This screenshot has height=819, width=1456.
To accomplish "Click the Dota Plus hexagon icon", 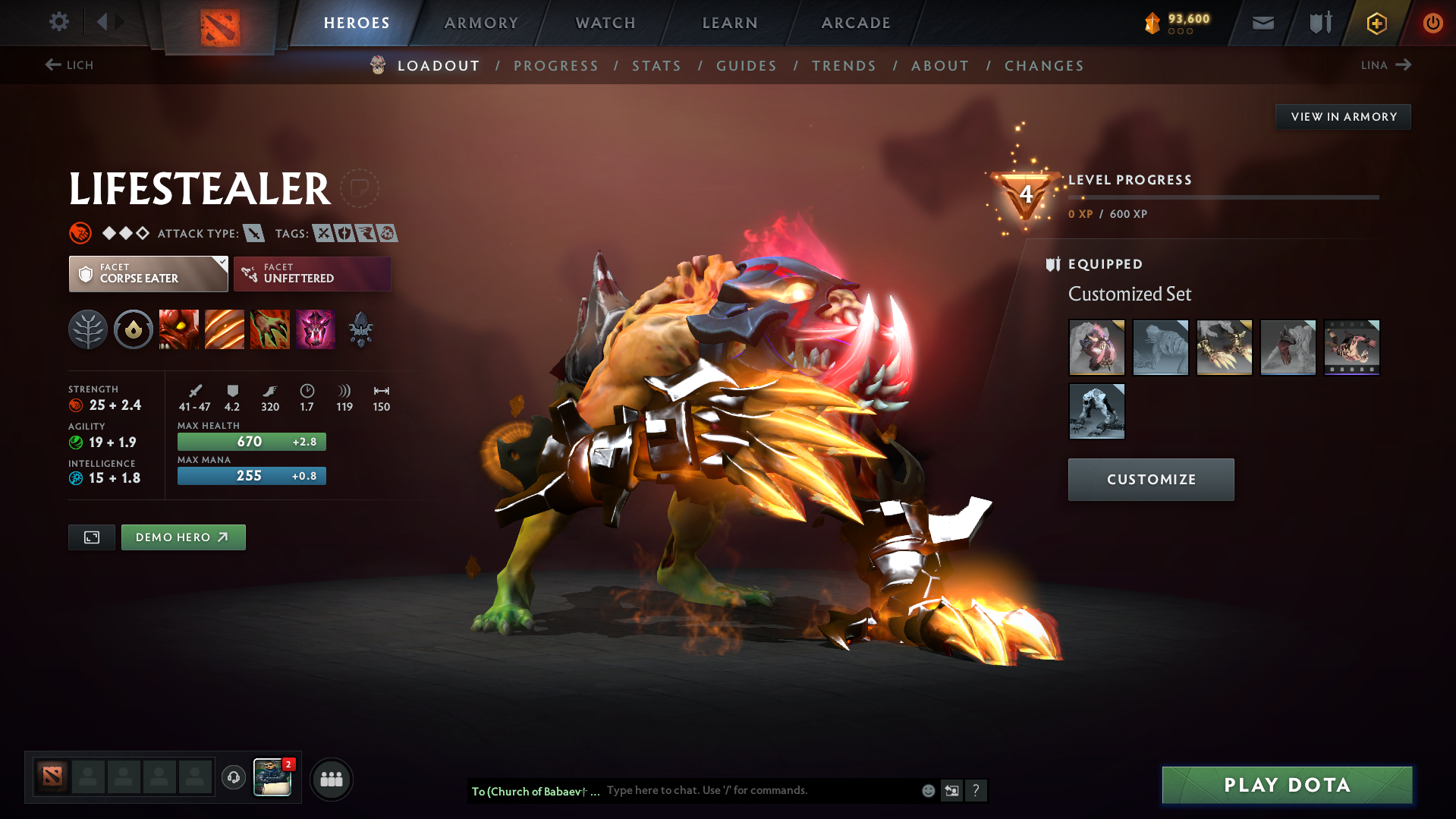I will (1376, 23).
